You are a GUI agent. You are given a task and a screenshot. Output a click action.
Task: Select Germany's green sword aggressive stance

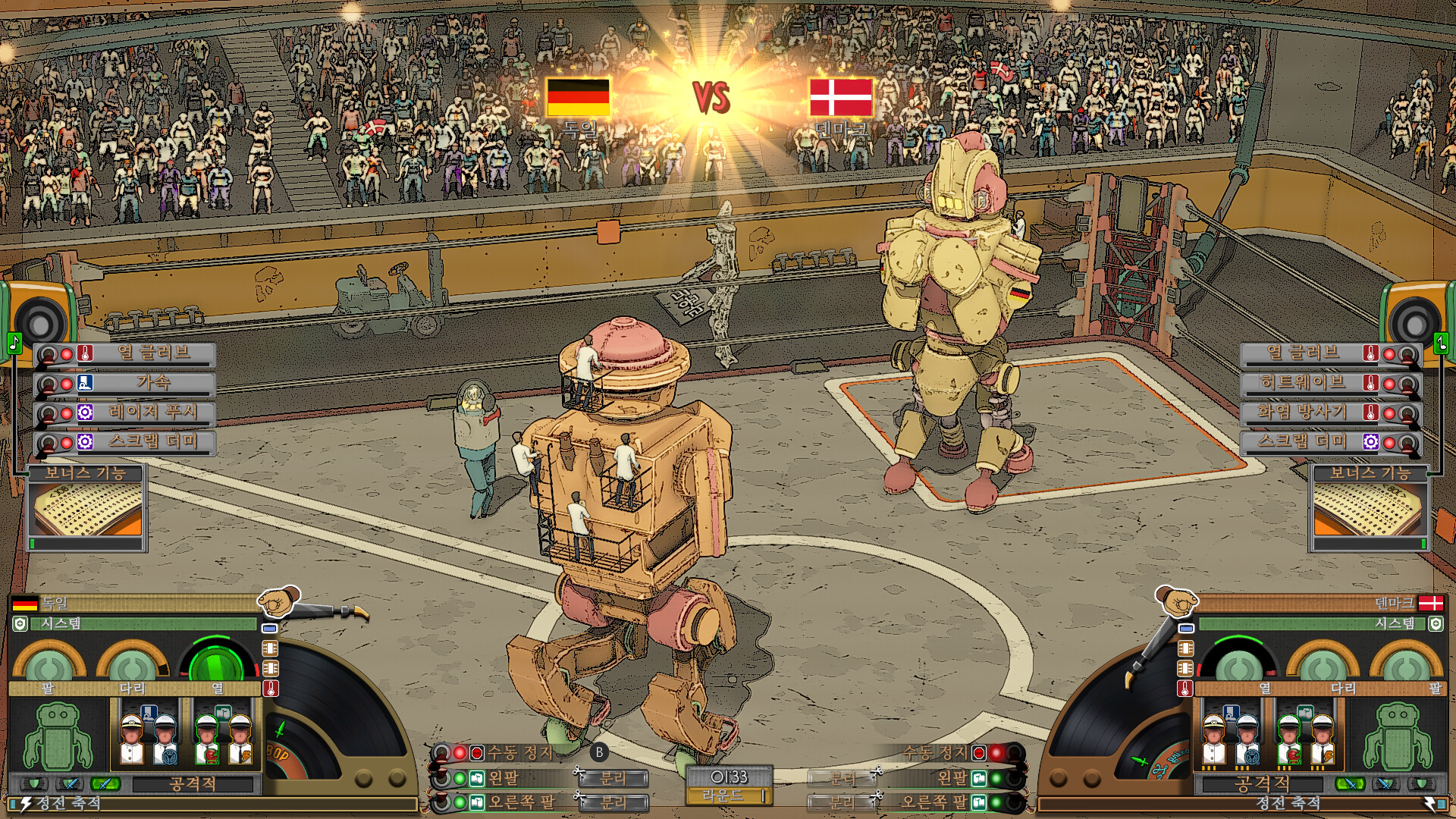pos(105,783)
